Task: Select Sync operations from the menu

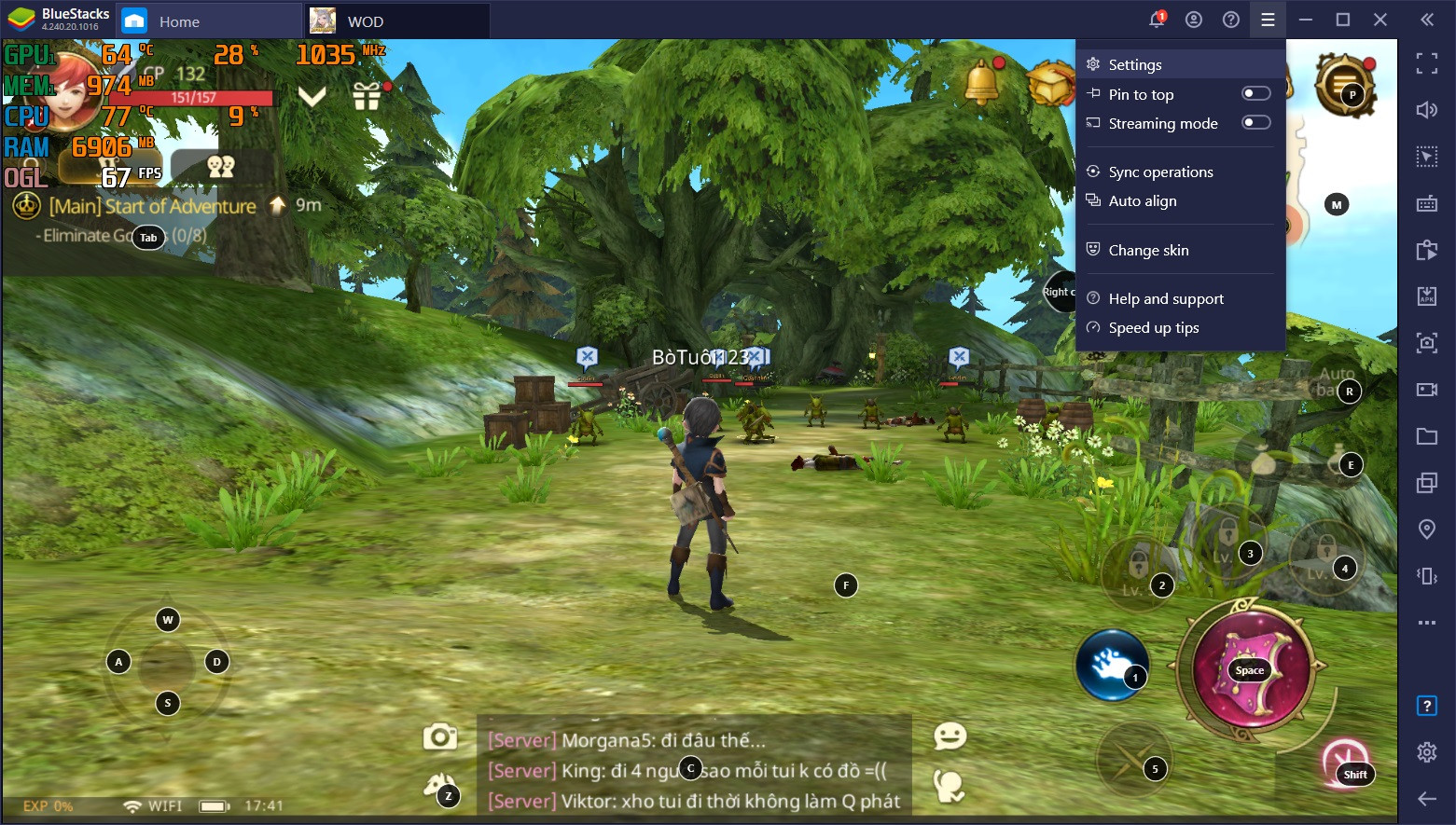Action: (1160, 172)
